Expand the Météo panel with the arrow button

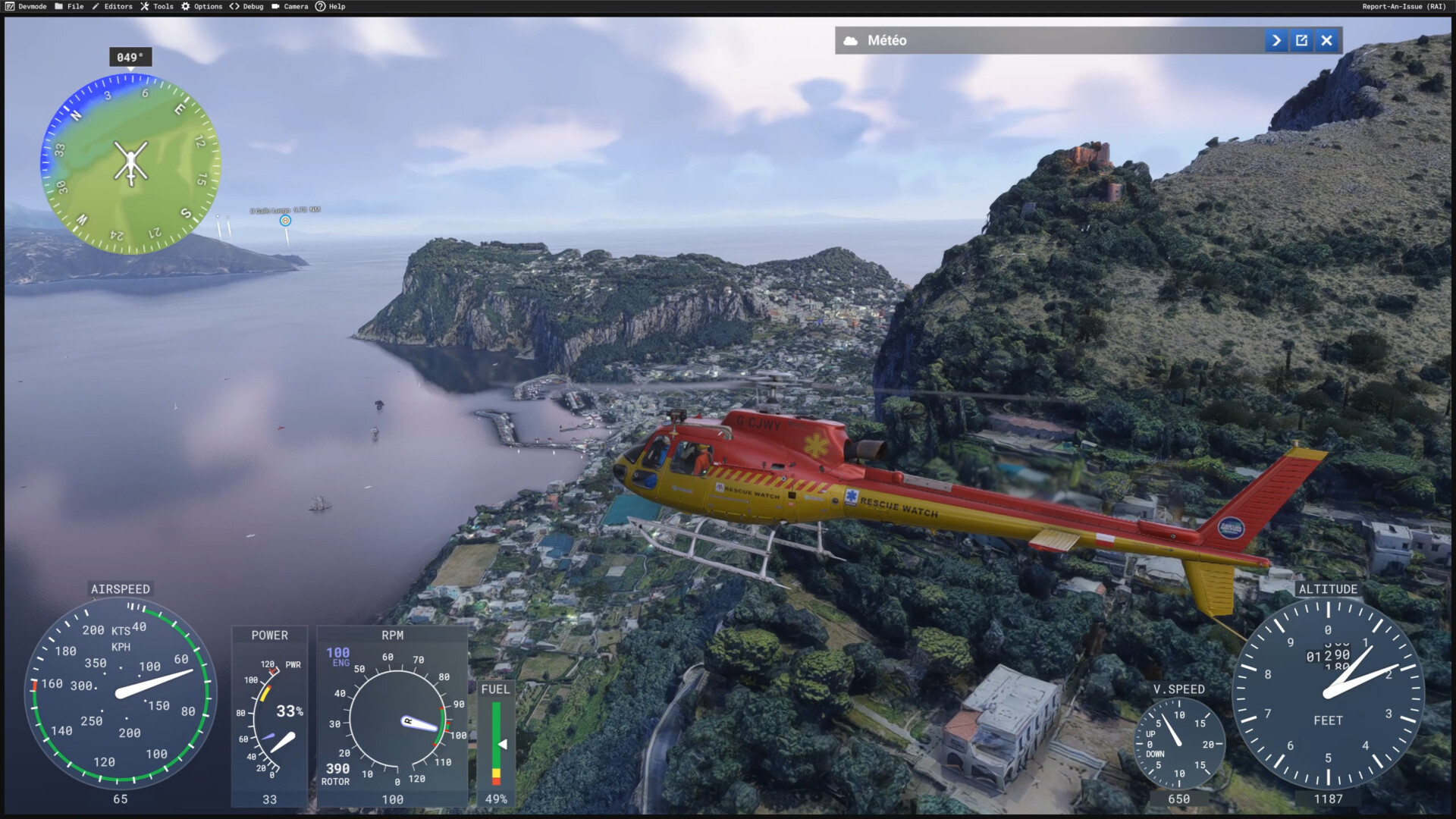[1276, 41]
